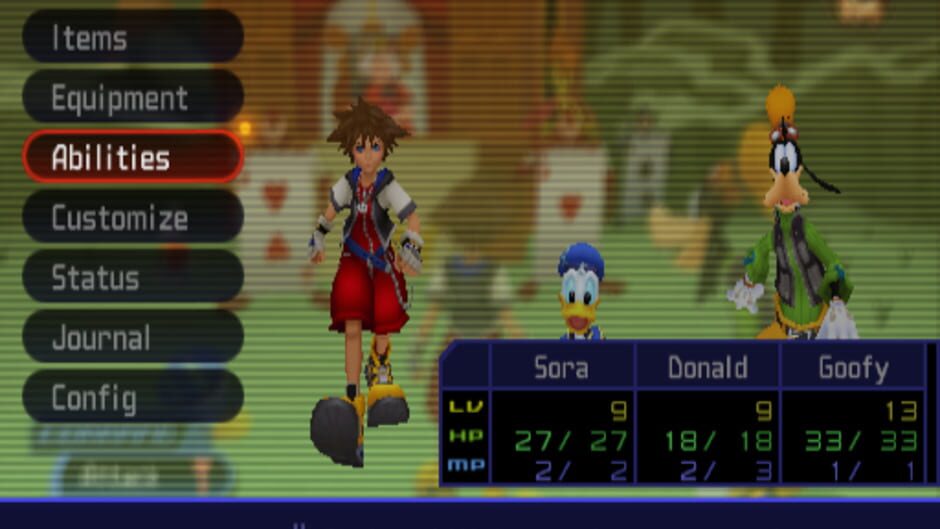Choose the highlighted Abilities option

tap(132, 158)
